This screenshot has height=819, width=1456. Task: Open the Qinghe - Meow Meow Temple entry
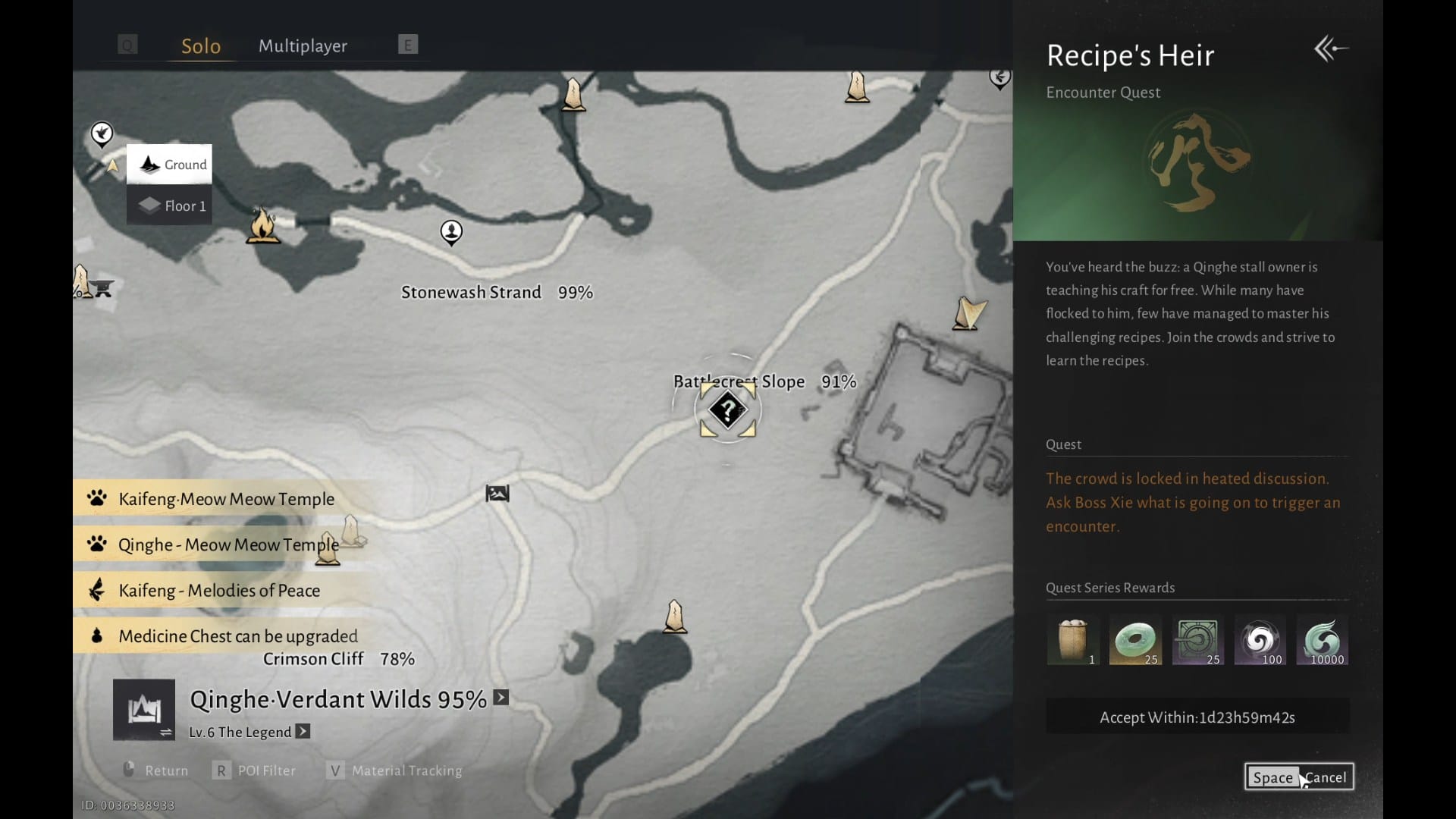tap(227, 544)
